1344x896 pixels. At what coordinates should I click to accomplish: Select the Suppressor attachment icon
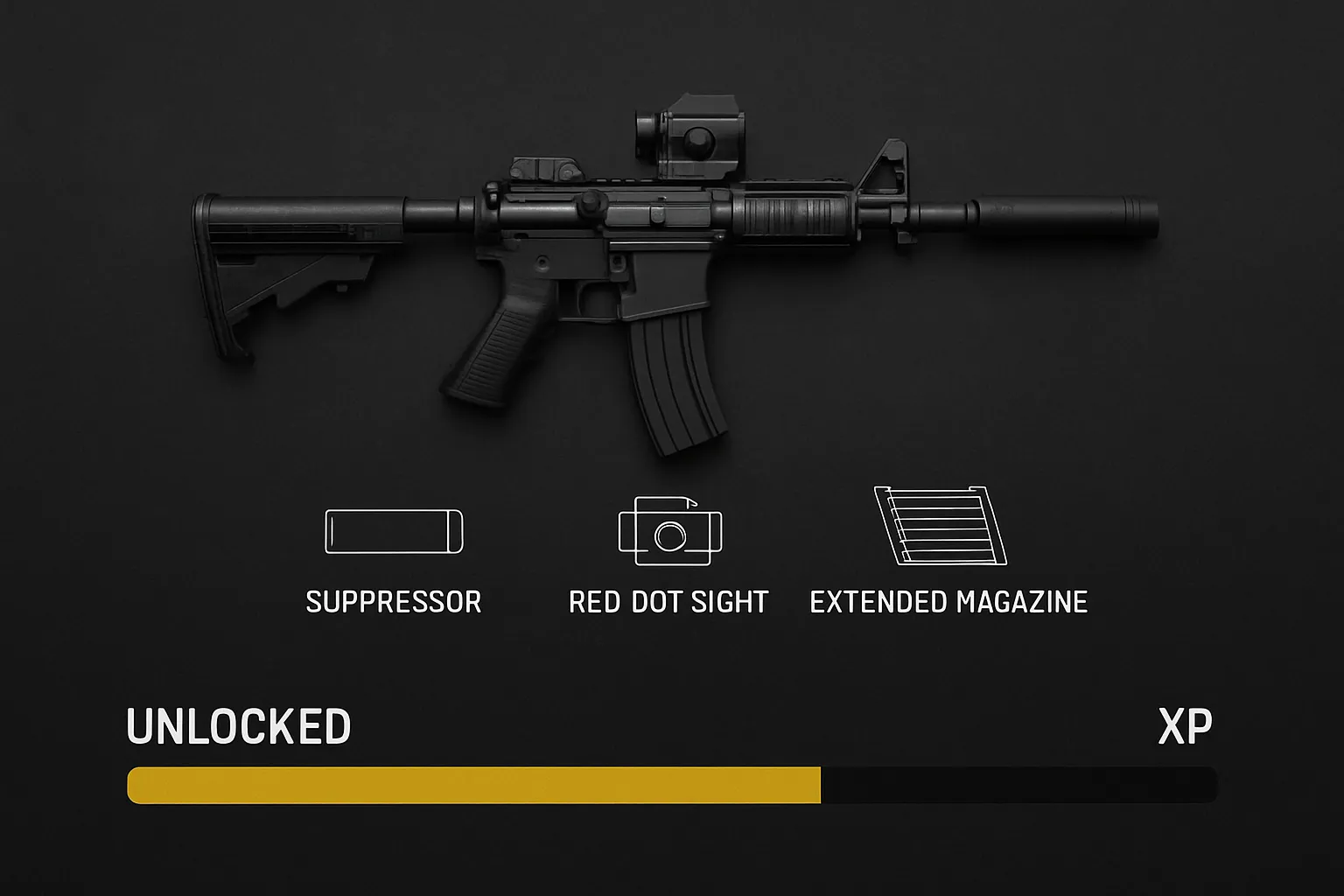point(394,531)
